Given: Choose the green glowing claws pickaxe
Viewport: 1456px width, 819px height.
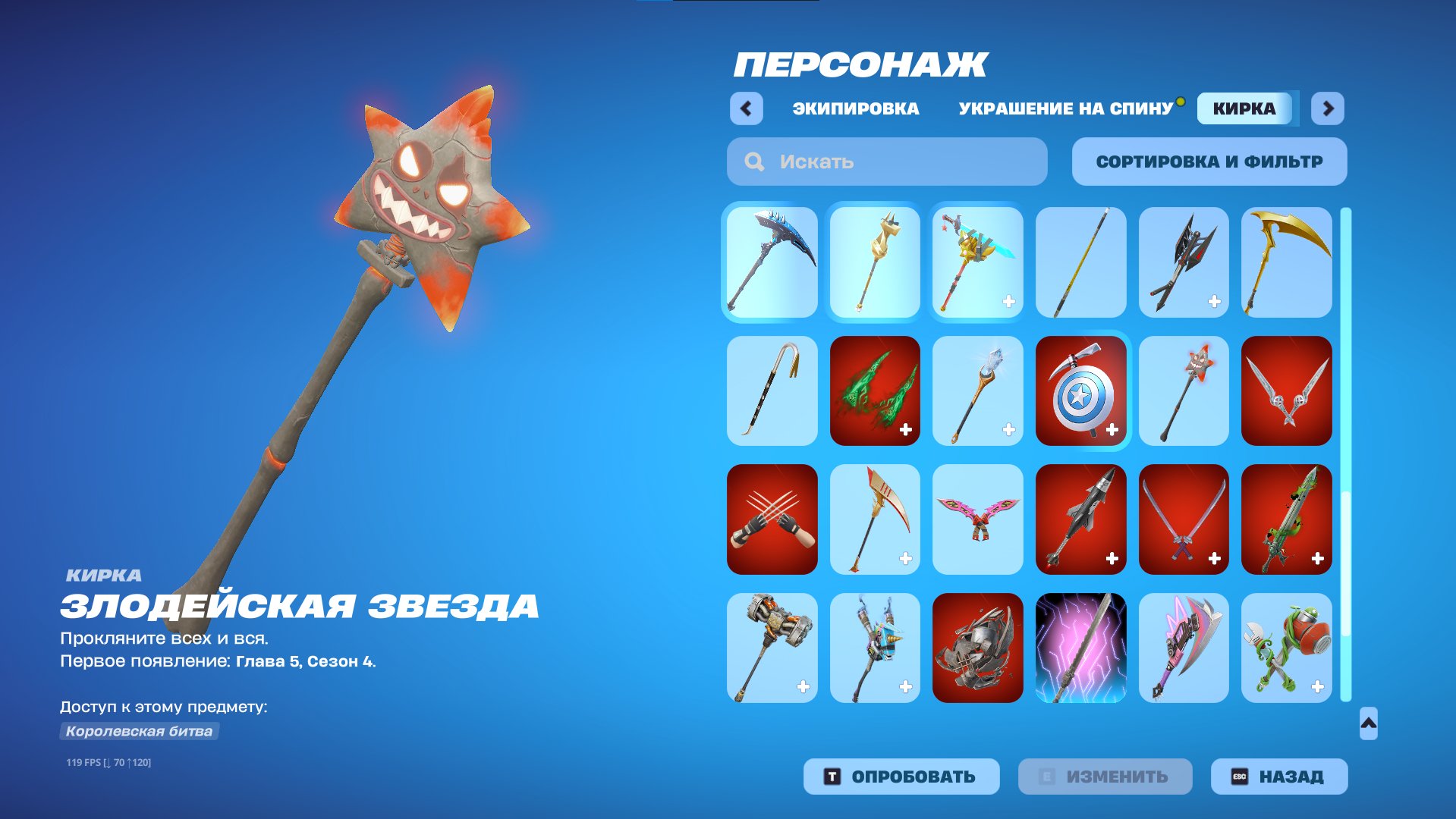Looking at the screenshot, I should click(875, 391).
